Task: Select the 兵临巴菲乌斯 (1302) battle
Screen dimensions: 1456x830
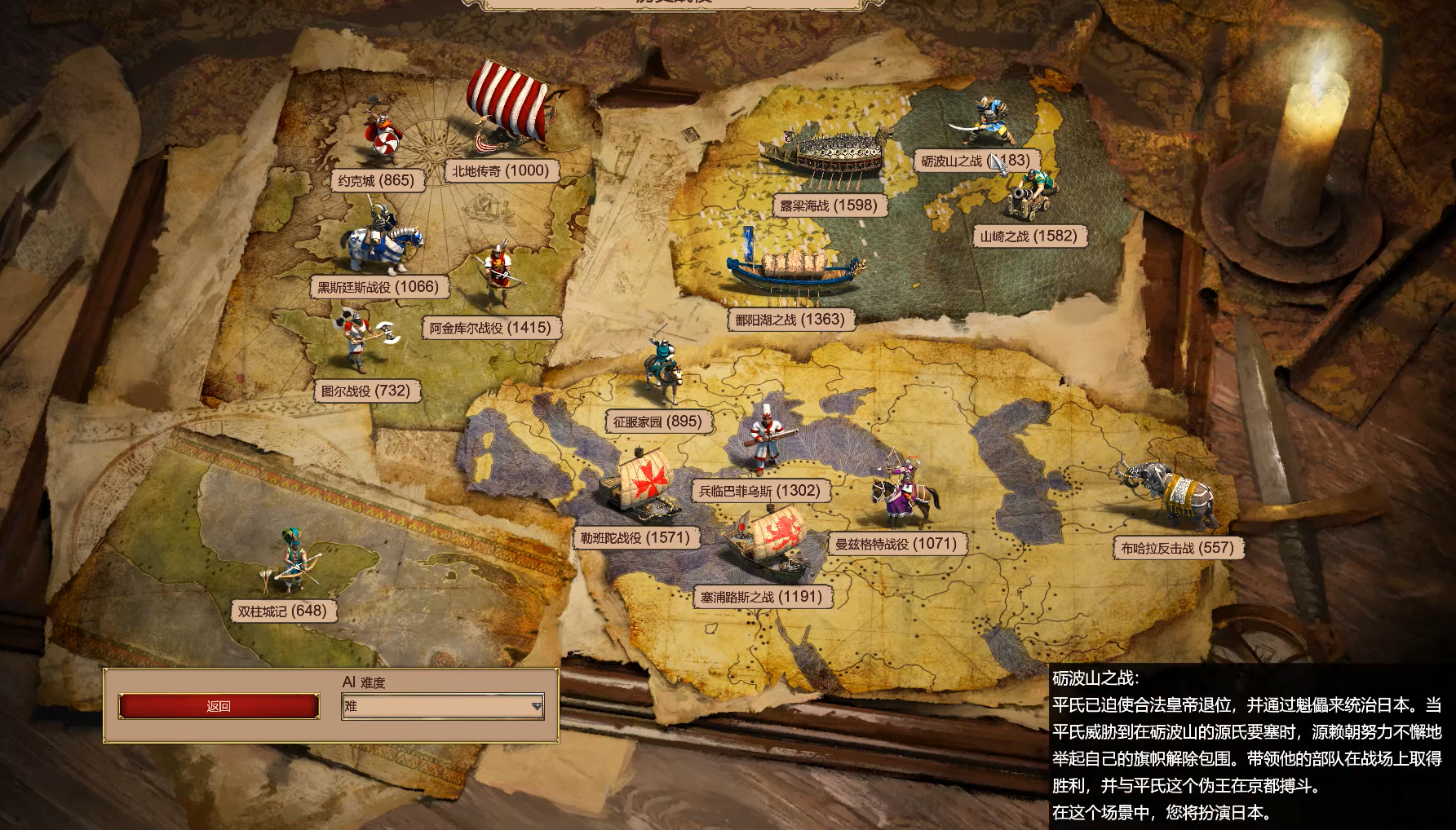Action: 759,491
